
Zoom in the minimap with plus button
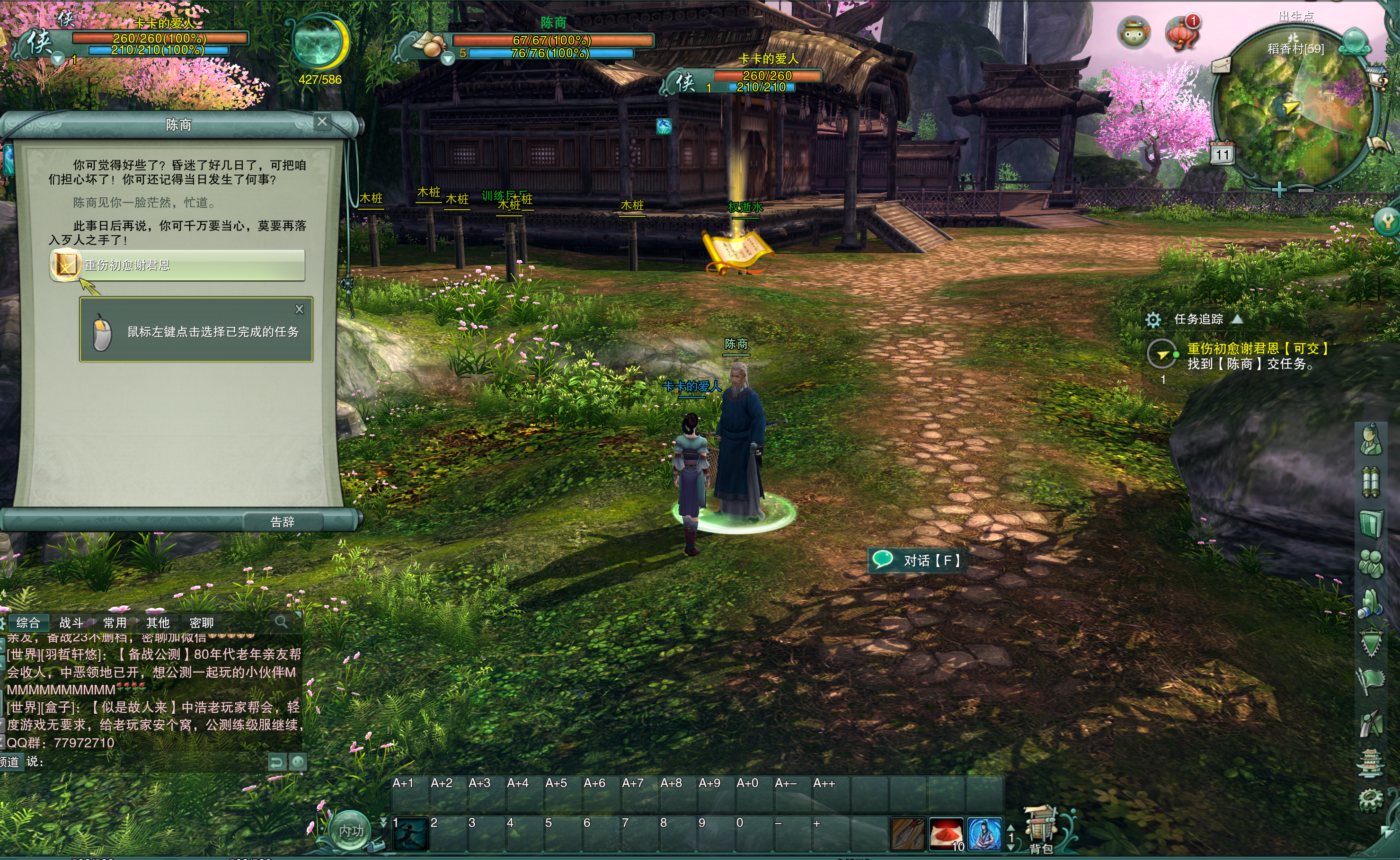[1279, 189]
